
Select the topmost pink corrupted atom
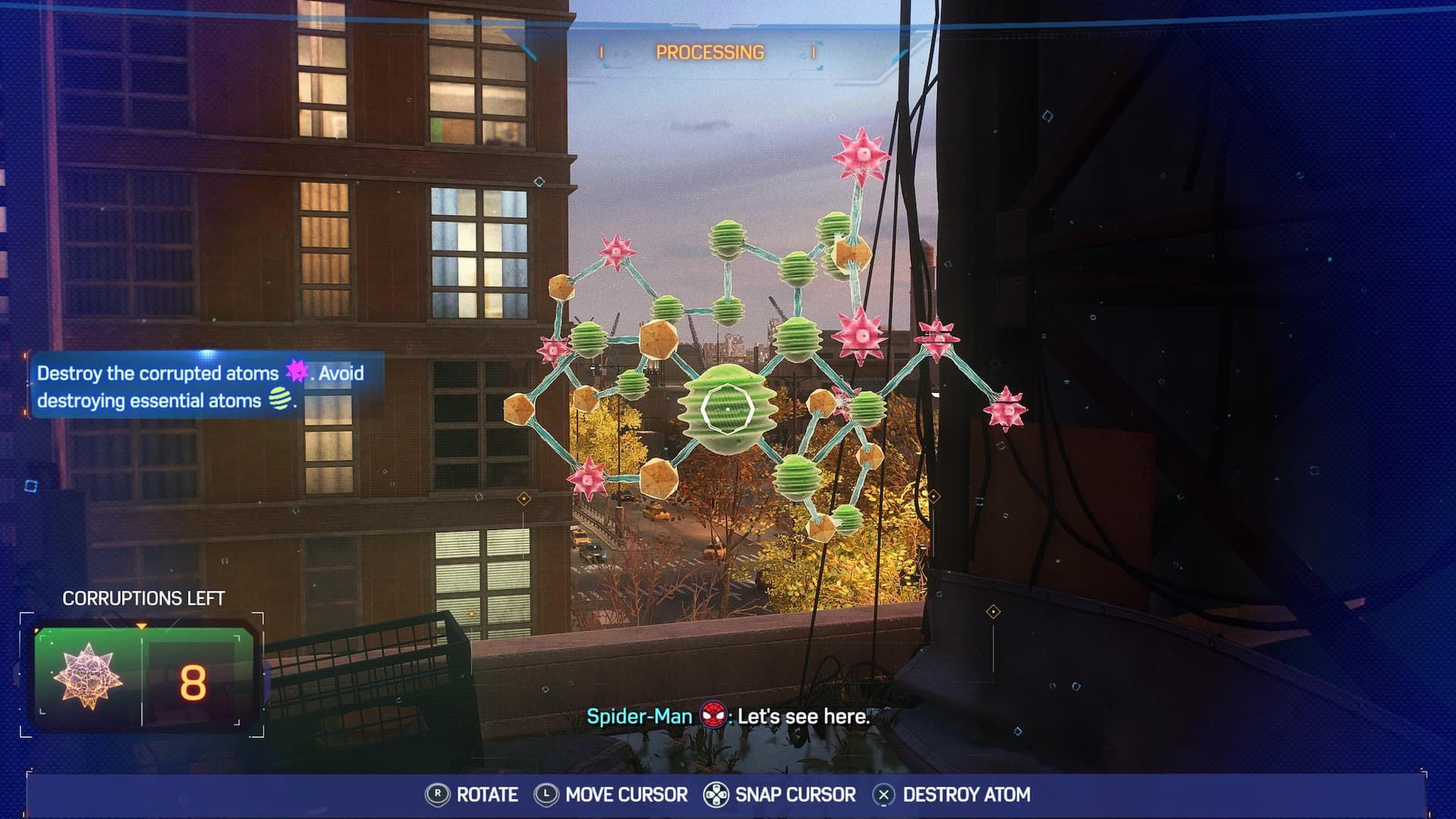click(x=860, y=157)
